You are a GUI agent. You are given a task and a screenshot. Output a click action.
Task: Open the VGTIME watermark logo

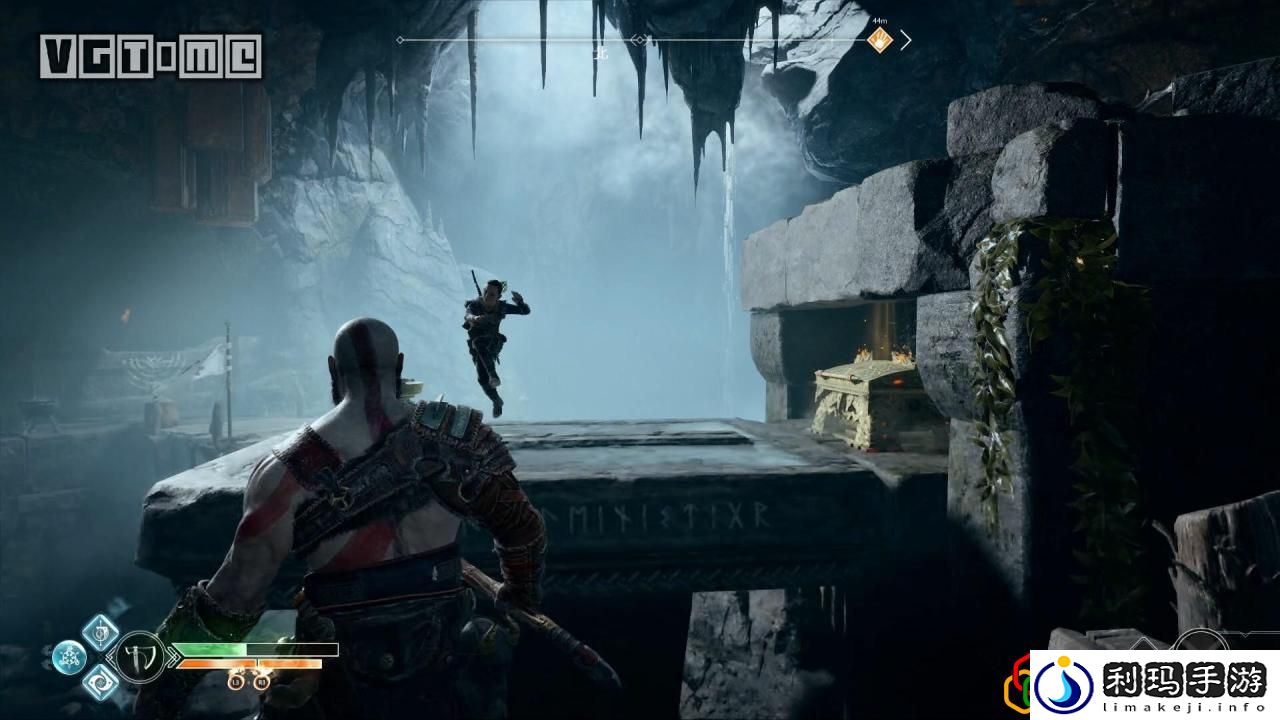click(151, 56)
